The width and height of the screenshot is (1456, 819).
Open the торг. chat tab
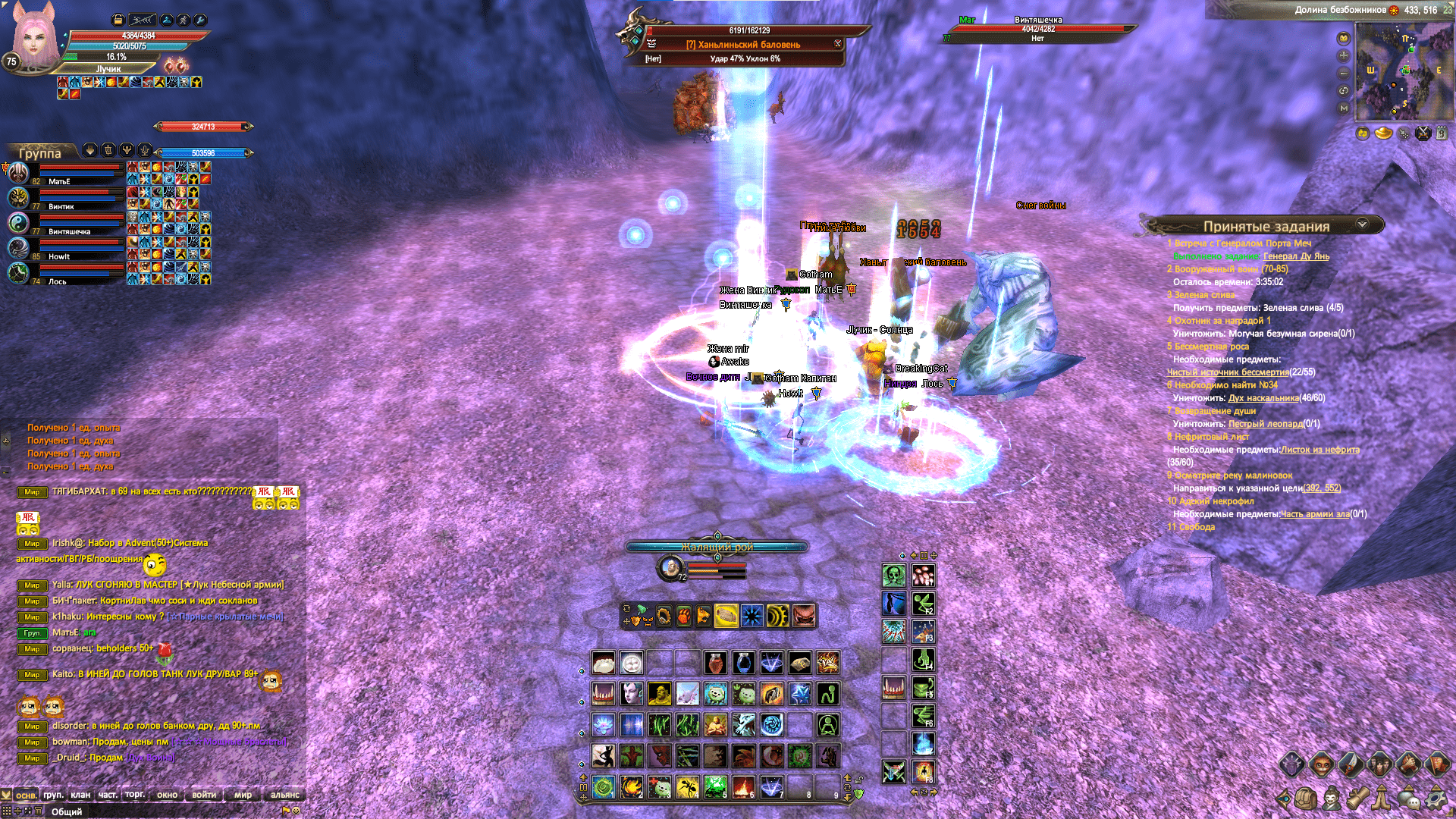pos(134,795)
